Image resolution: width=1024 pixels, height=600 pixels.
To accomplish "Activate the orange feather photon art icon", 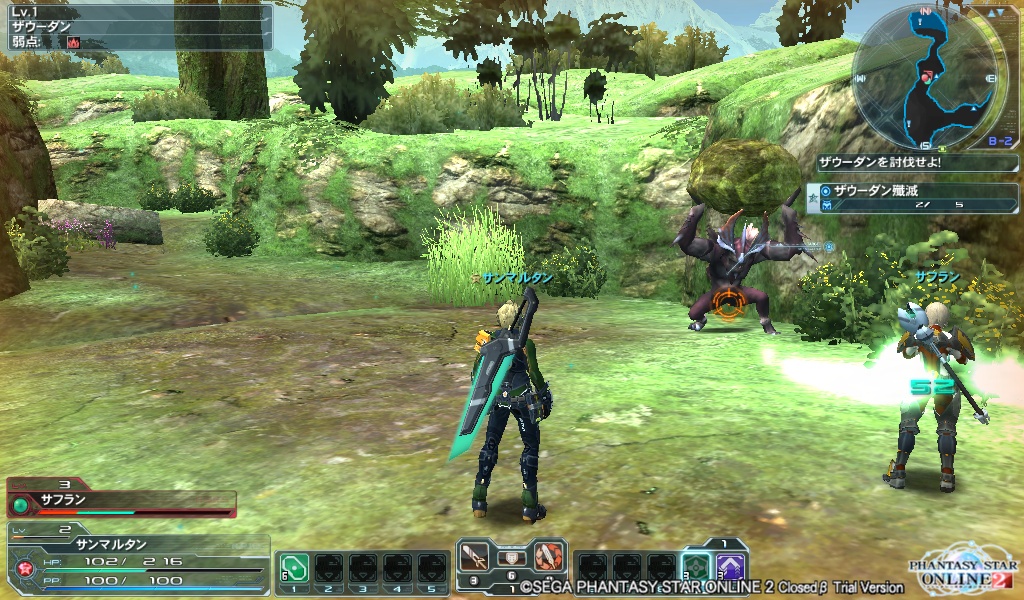I will coord(547,557).
